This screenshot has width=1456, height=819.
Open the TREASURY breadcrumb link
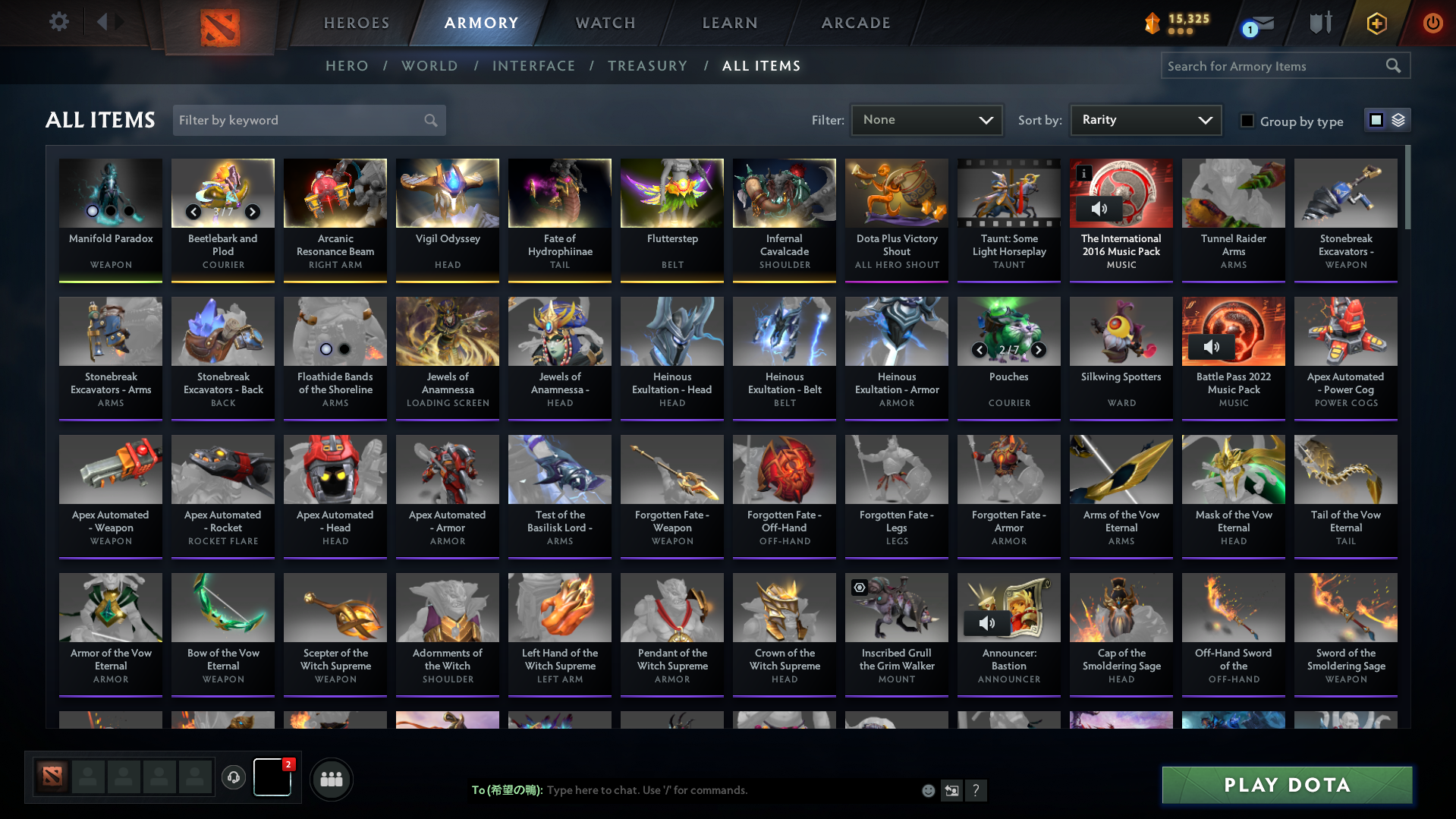click(x=647, y=66)
